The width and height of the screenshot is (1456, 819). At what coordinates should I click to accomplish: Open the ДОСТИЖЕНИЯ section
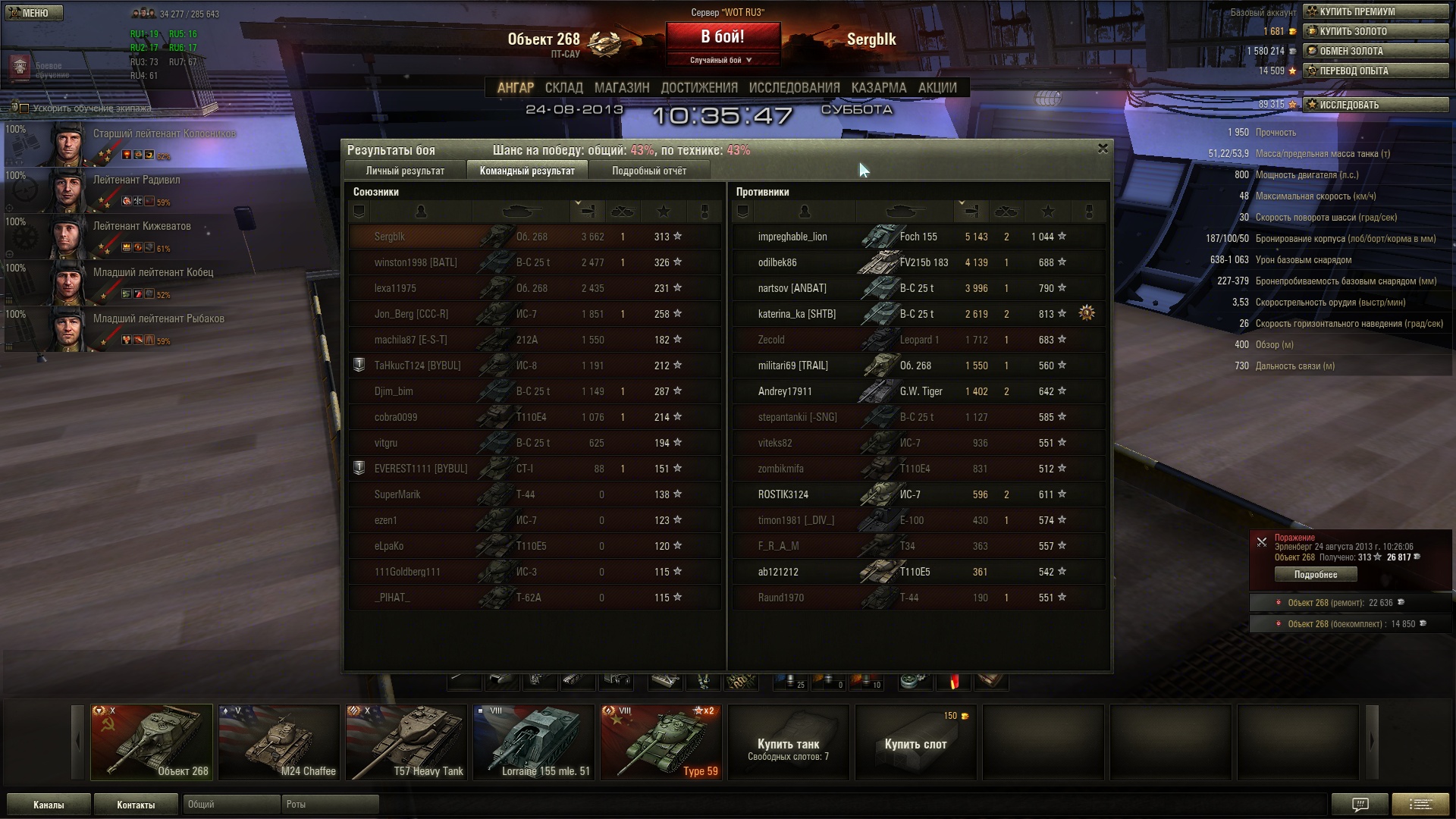698,88
